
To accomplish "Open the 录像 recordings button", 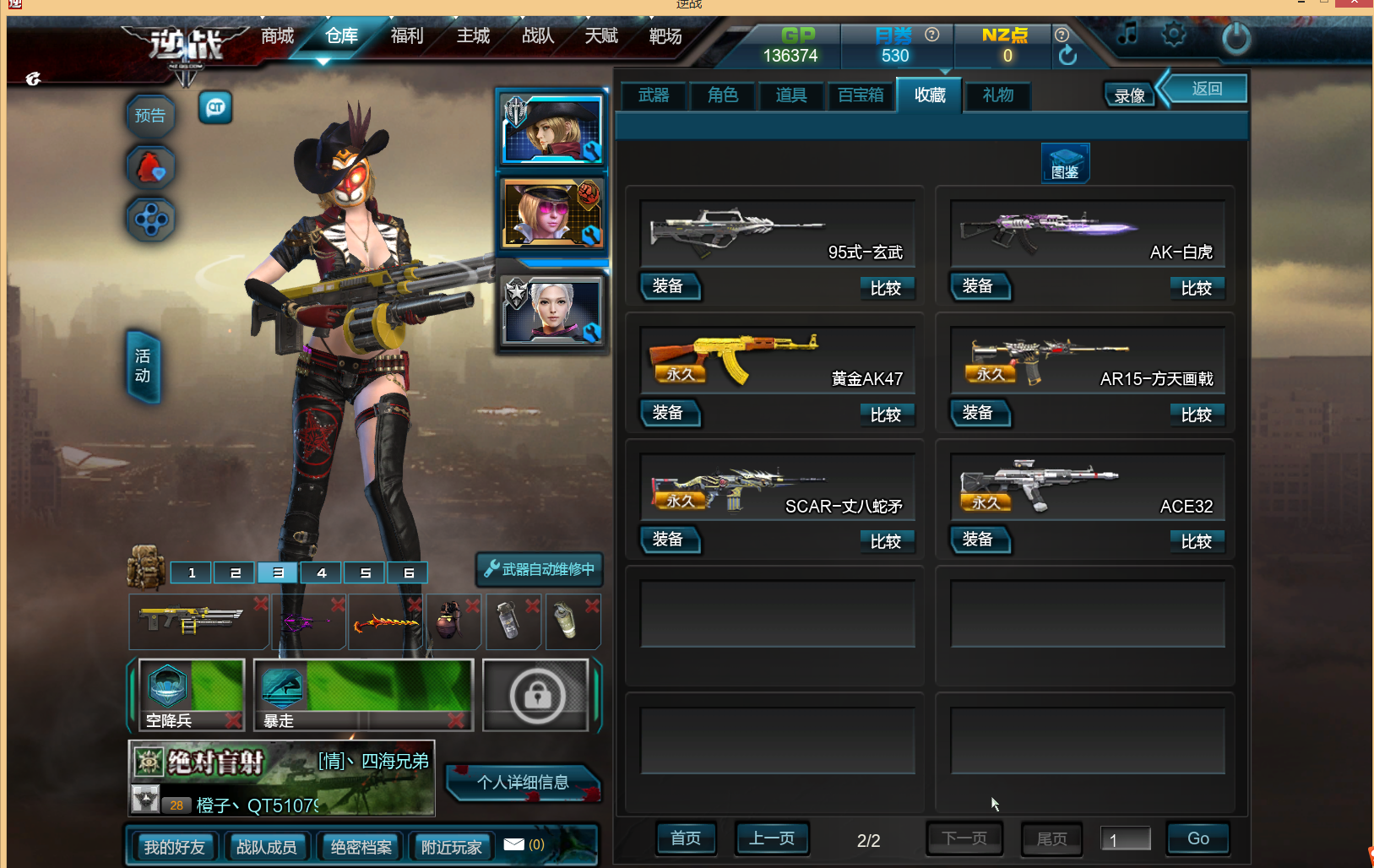I will click(x=1129, y=95).
